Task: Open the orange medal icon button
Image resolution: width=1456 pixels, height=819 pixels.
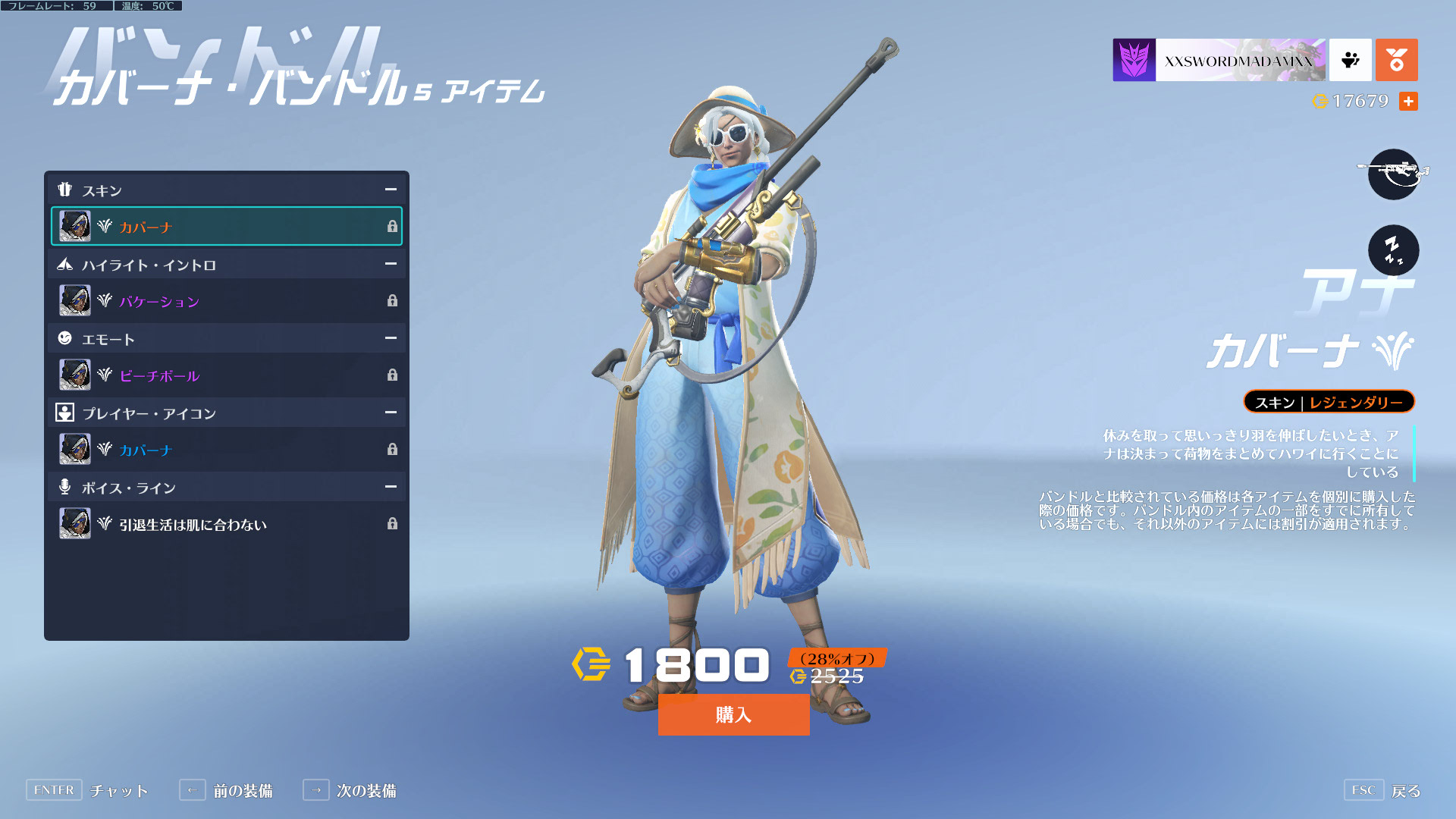Action: tap(1396, 60)
